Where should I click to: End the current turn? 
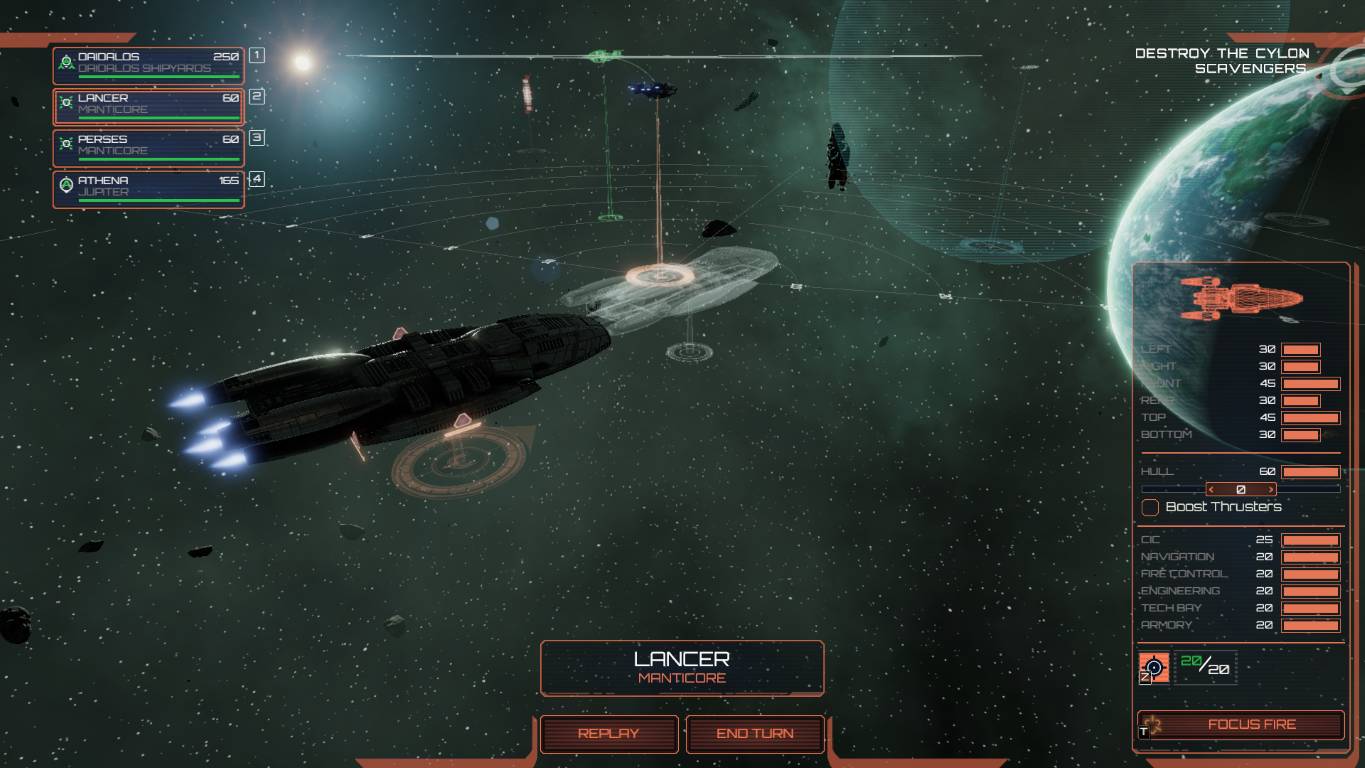[x=755, y=734]
